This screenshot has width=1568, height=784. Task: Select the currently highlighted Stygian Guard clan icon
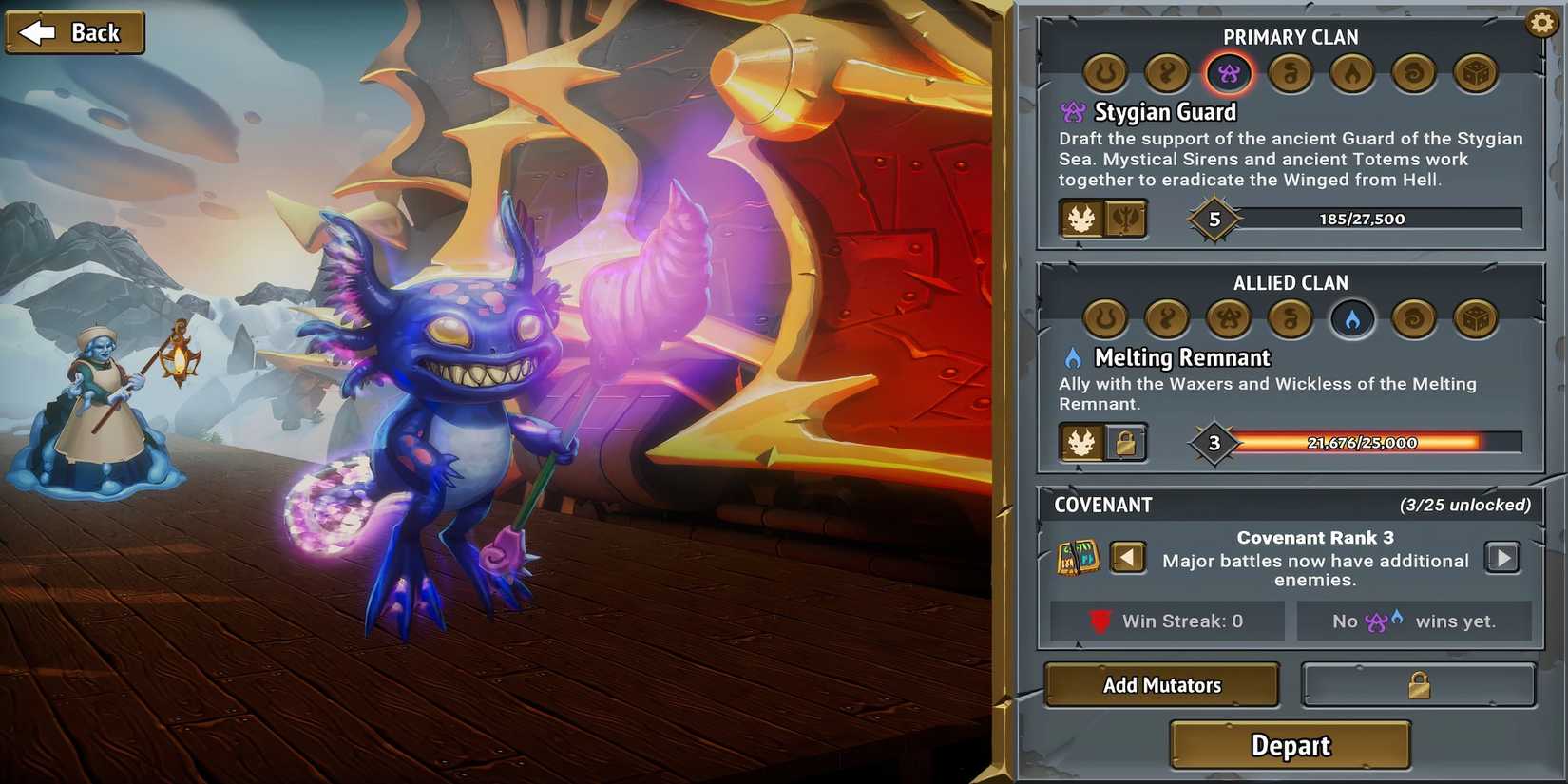(x=1229, y=73)
